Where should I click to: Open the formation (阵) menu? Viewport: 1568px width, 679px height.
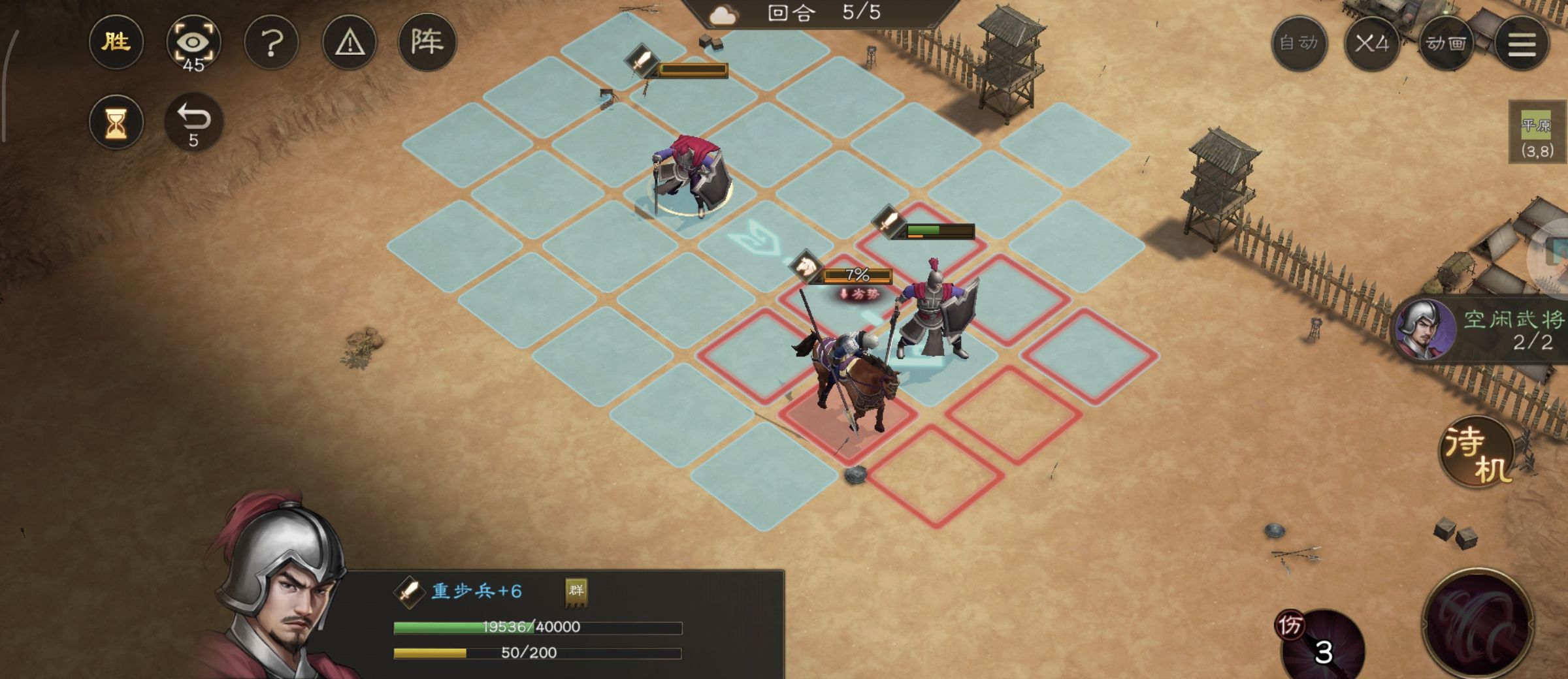[x=427, y=42]
